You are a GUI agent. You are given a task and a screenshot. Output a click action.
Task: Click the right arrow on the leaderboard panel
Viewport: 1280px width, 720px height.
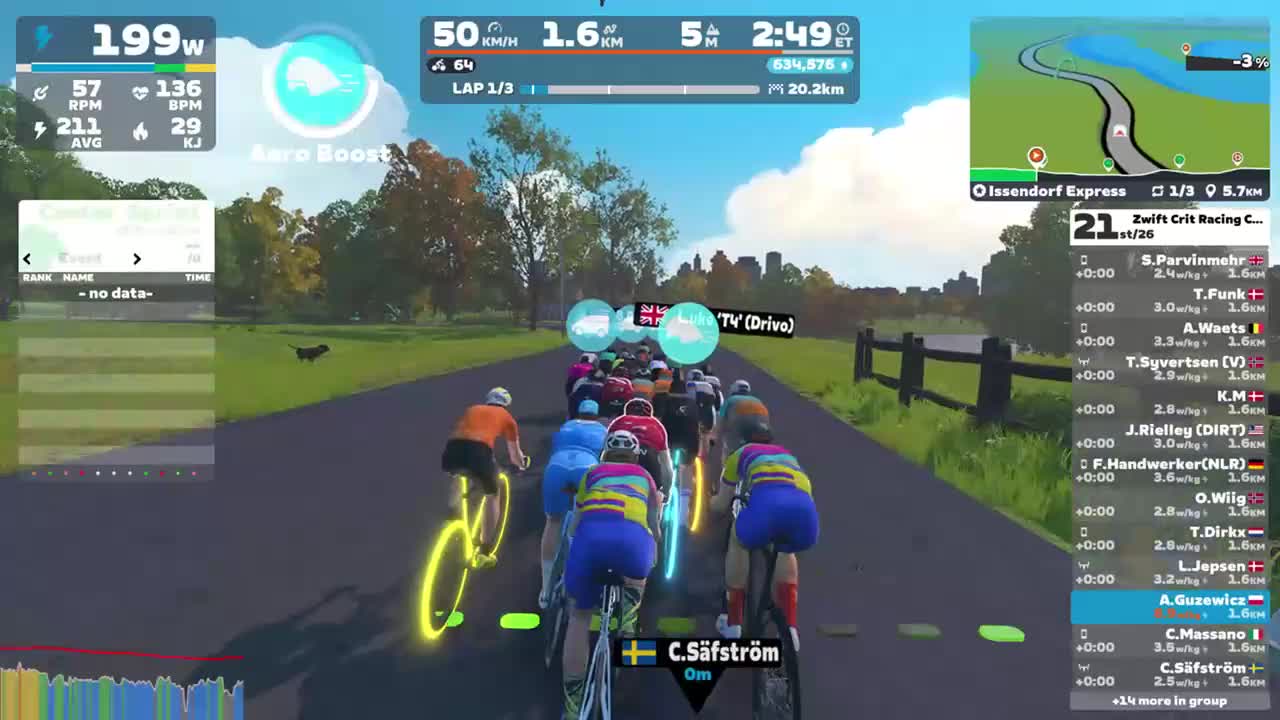coord(137,258)
